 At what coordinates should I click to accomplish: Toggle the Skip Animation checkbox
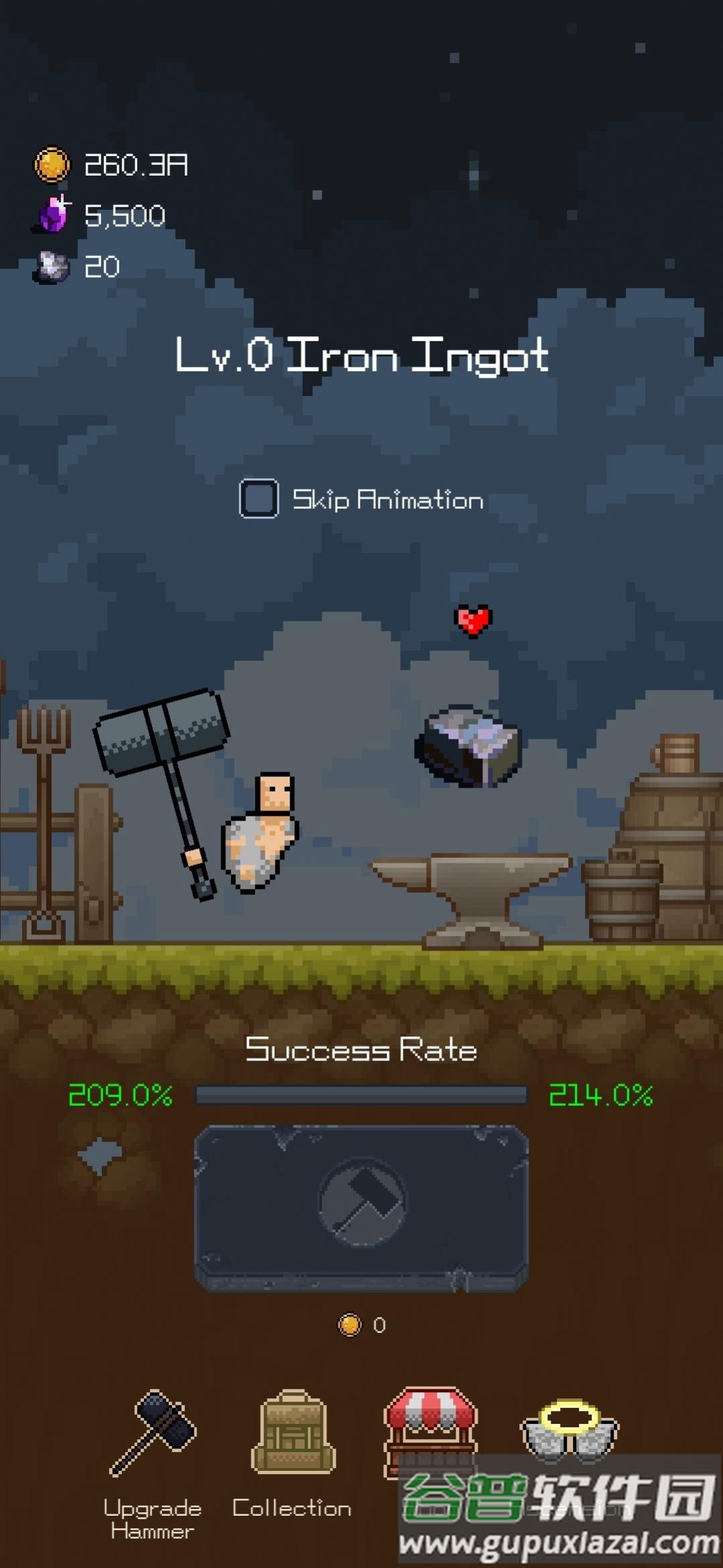pos(259,499)
